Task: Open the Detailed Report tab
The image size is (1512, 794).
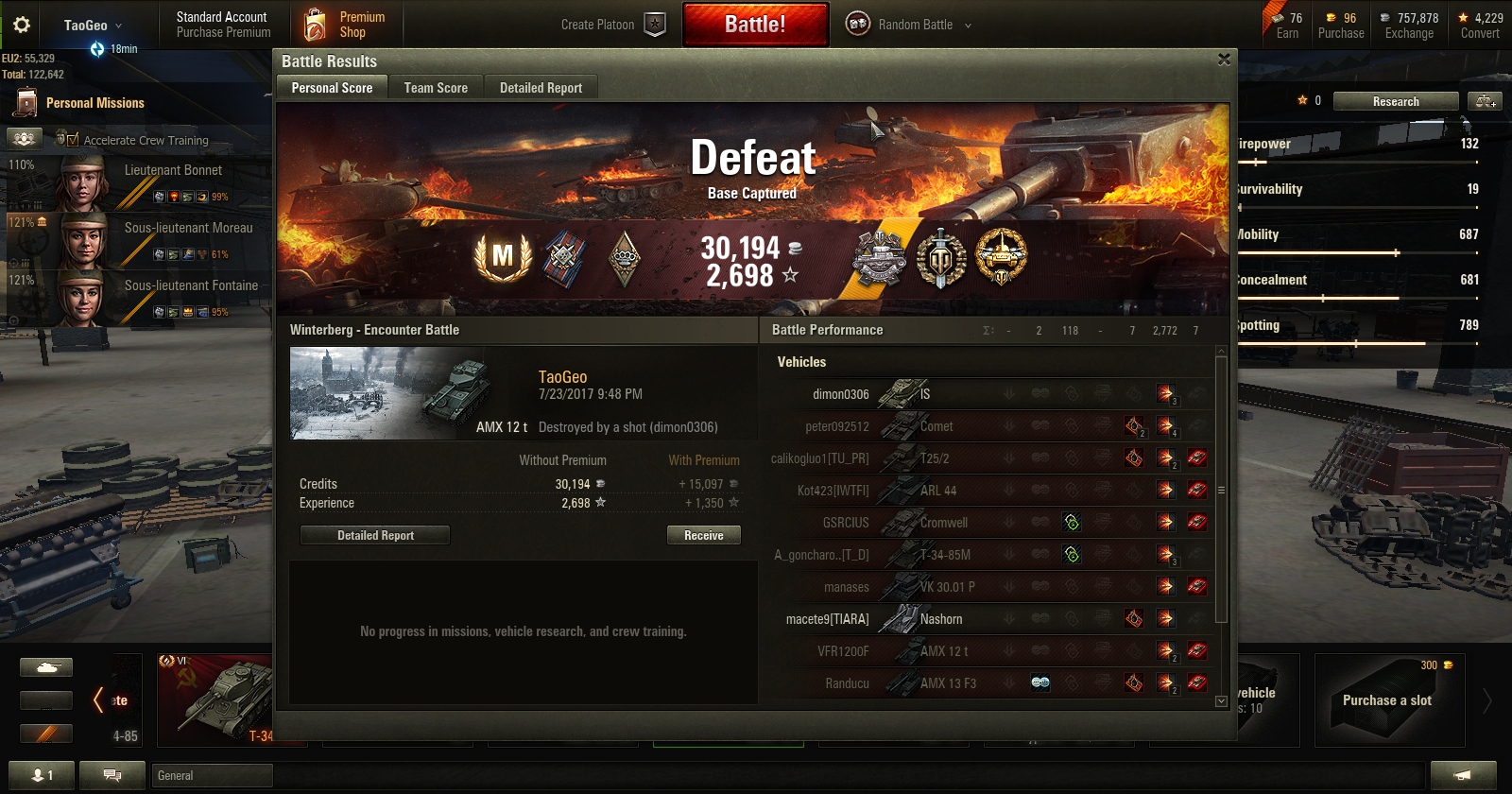Action: pos(541,88)
